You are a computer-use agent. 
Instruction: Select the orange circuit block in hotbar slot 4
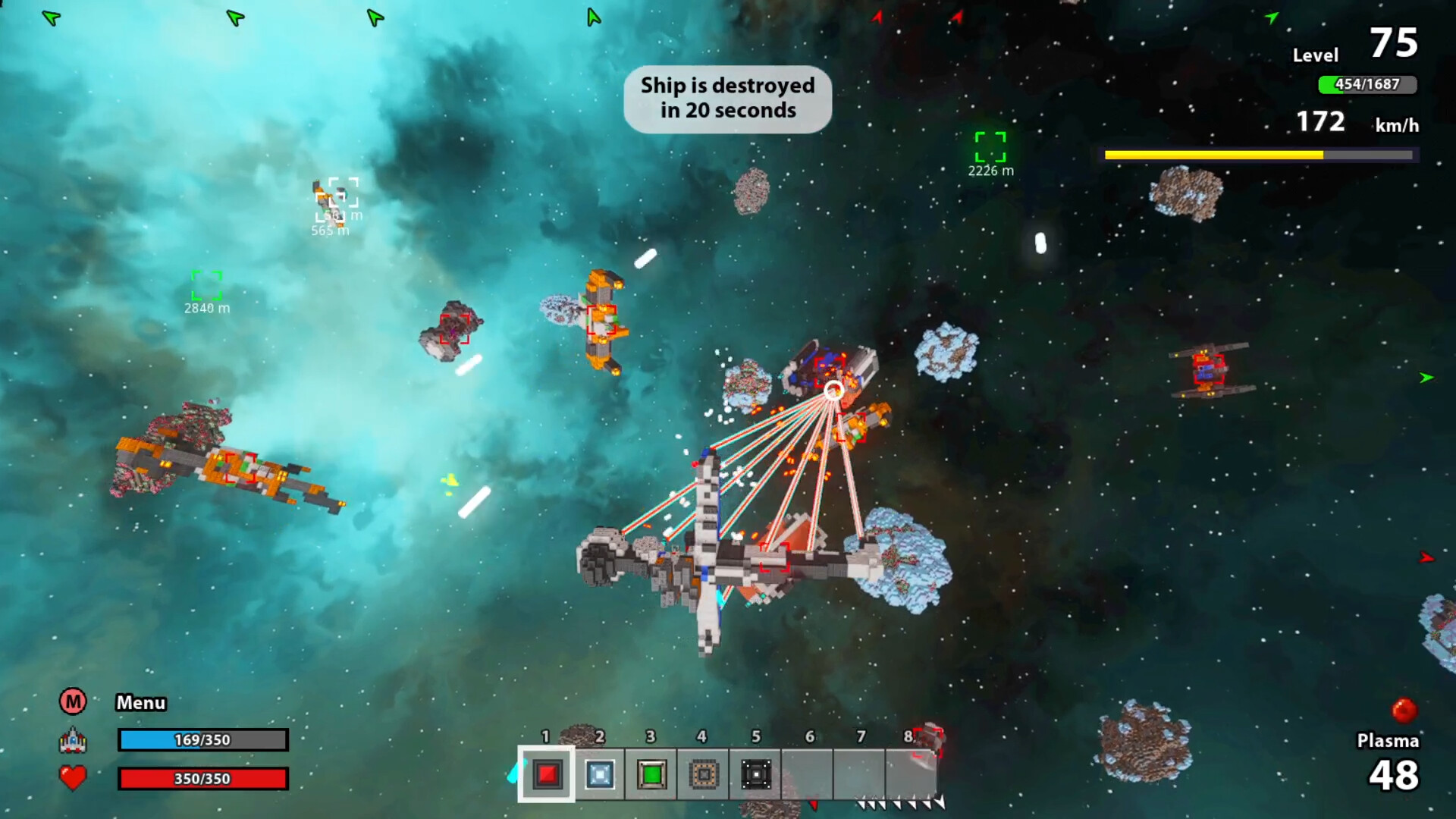coord(702,775)
